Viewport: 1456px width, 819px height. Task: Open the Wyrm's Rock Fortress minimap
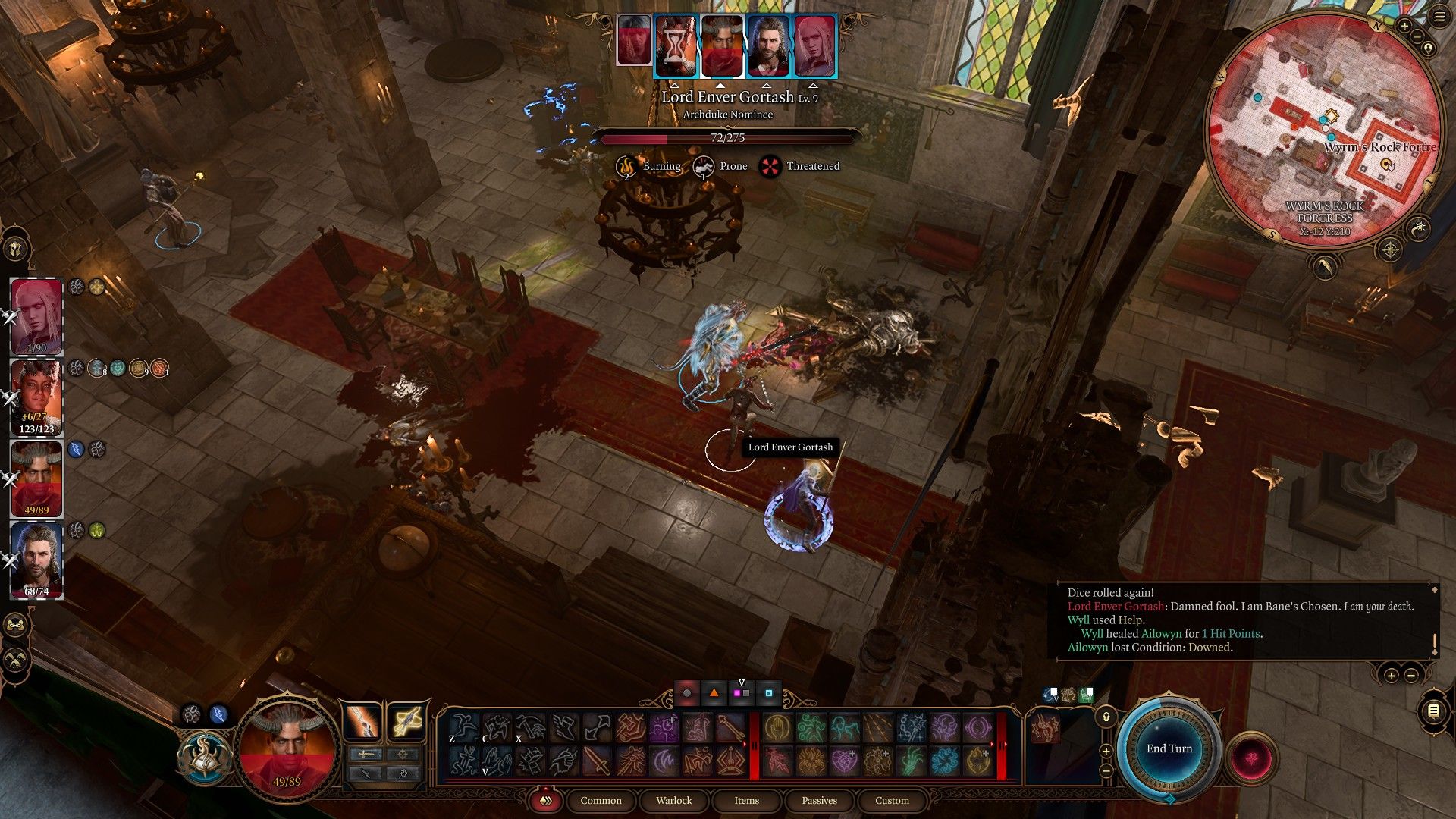(x=1323, y=129)
